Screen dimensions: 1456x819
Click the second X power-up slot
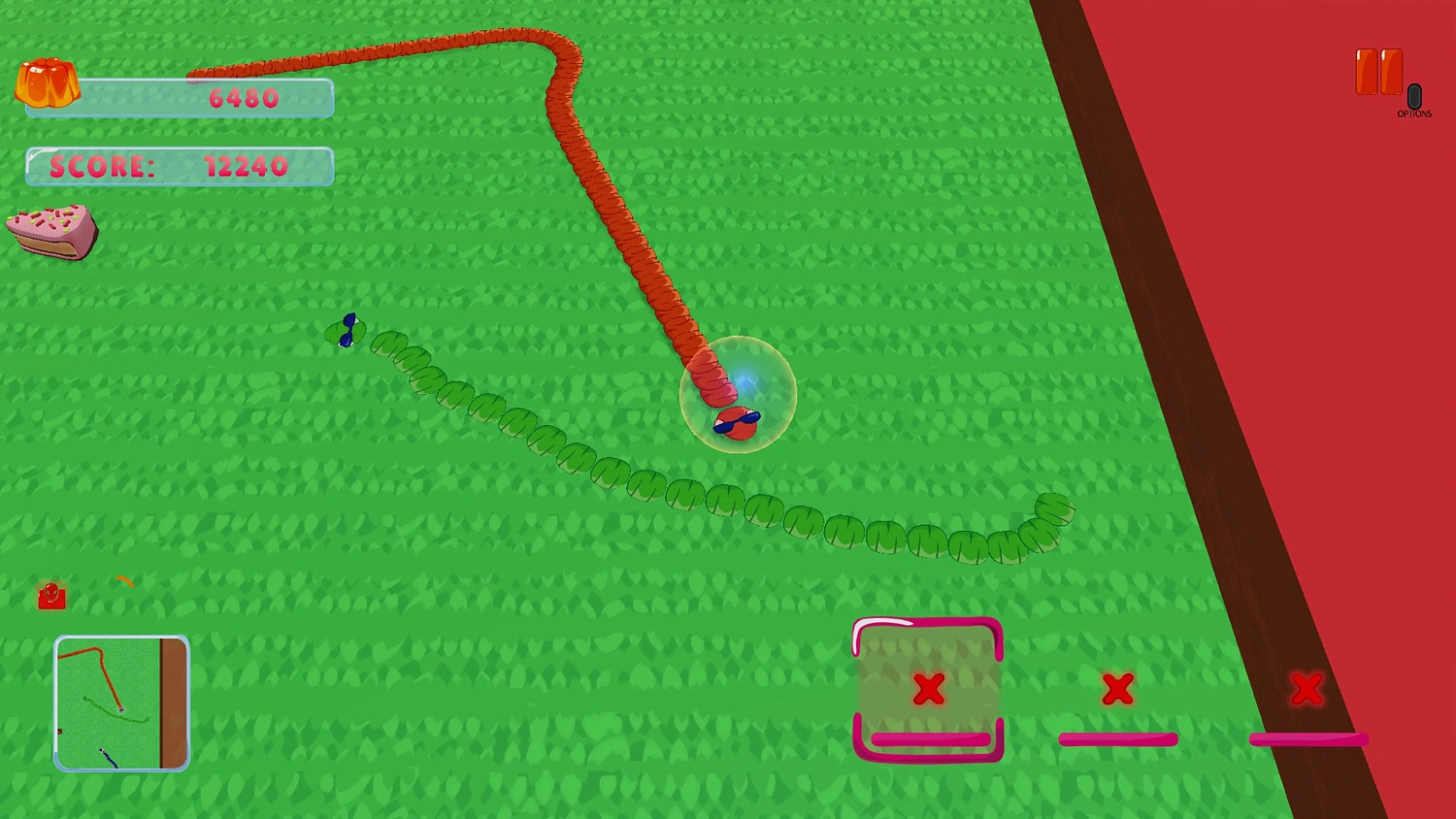coord(1116,690)
